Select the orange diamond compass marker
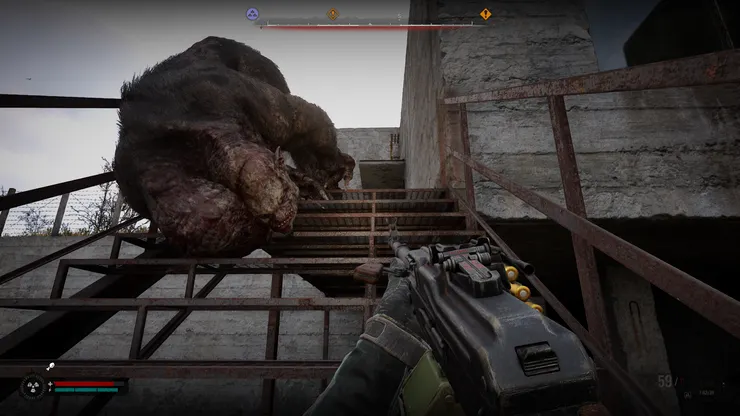 click(333, 14)
